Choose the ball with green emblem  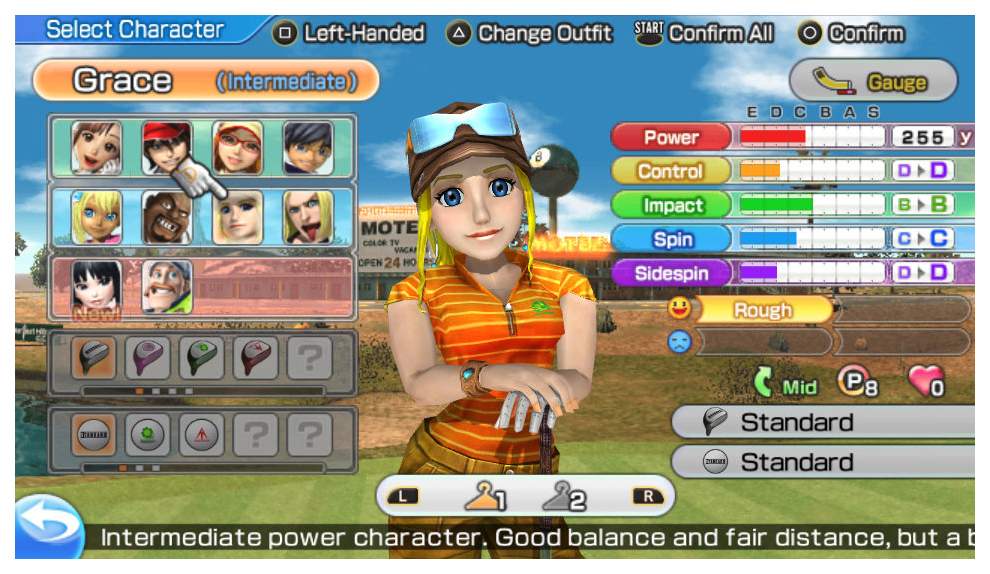[x=148, y=435]
